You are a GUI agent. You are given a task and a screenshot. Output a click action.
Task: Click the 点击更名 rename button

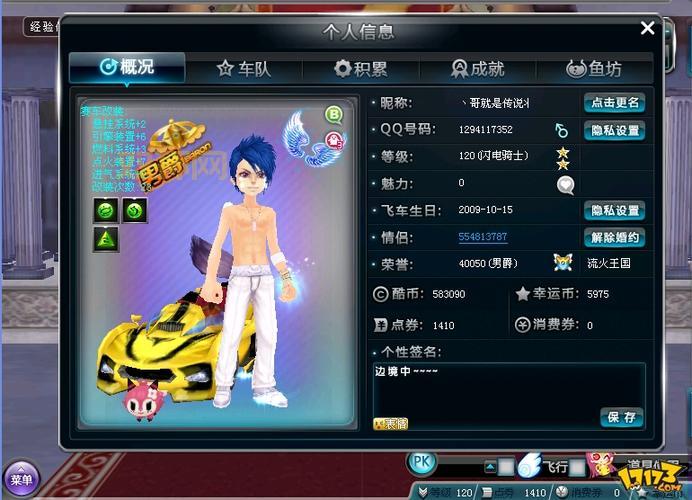[x=614, y=103]
